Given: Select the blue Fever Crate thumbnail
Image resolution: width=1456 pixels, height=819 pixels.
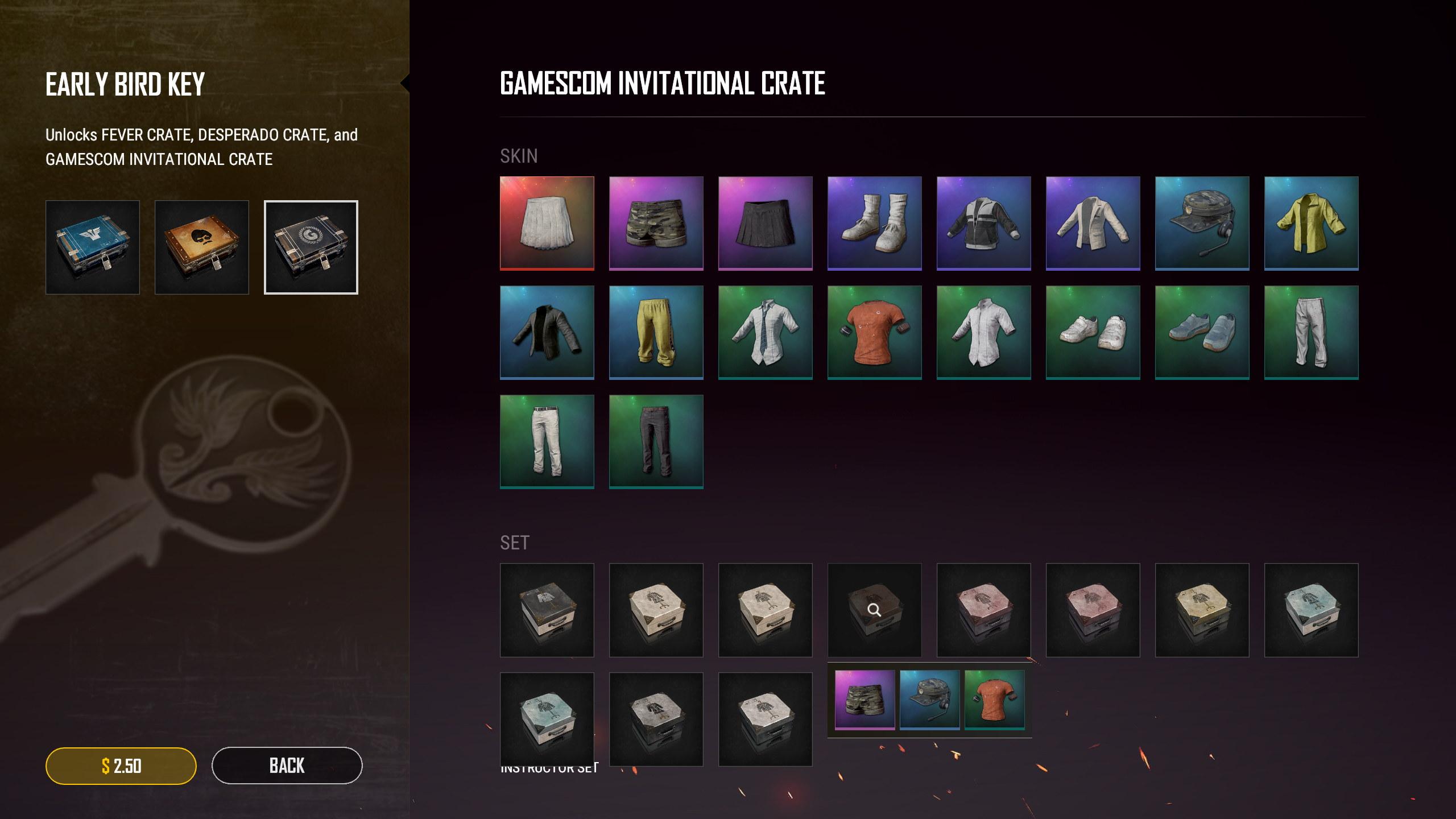Looking at the screenshot, I should click(x=93, y=247).
